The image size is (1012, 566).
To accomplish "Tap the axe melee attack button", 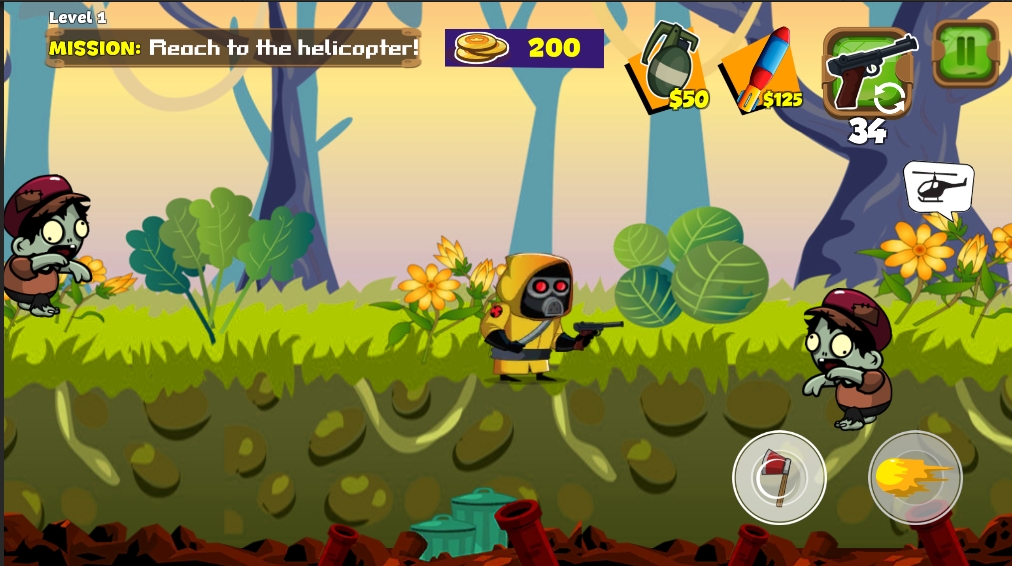I will click(779, 477).
